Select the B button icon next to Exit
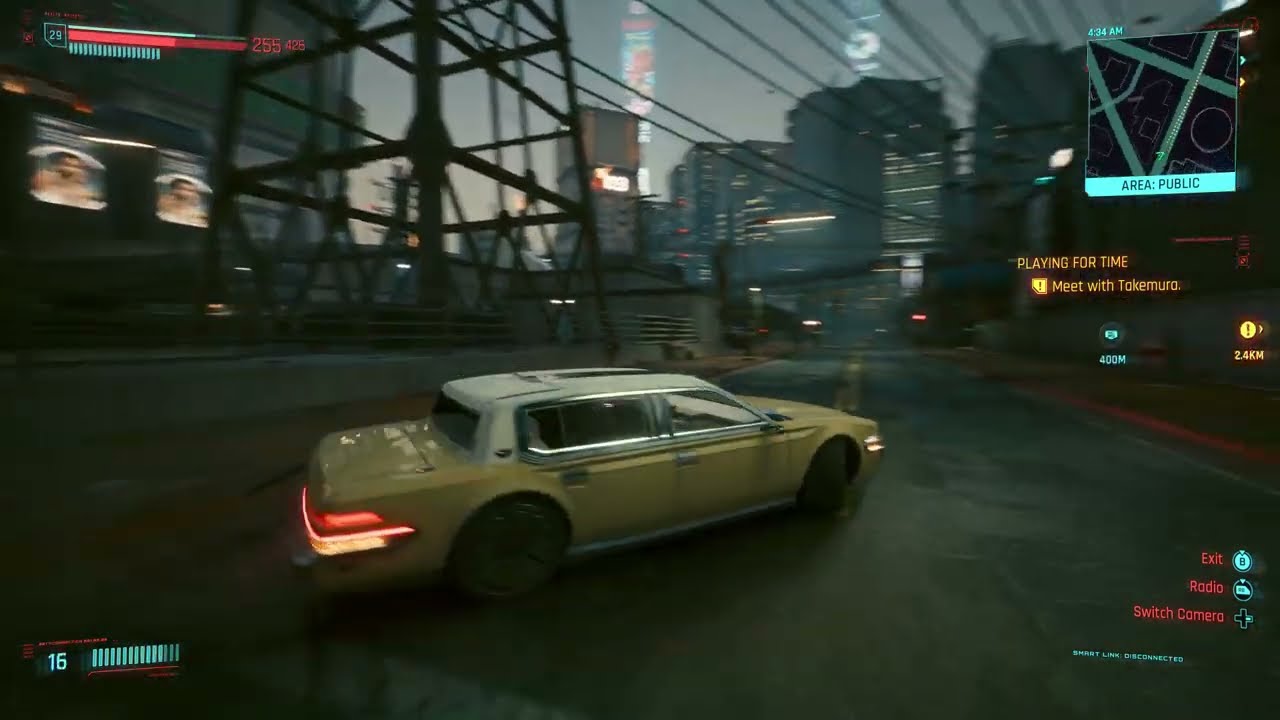This screenshot has width=1280, height=720. pyautogui.click(x=1240, y=559)
